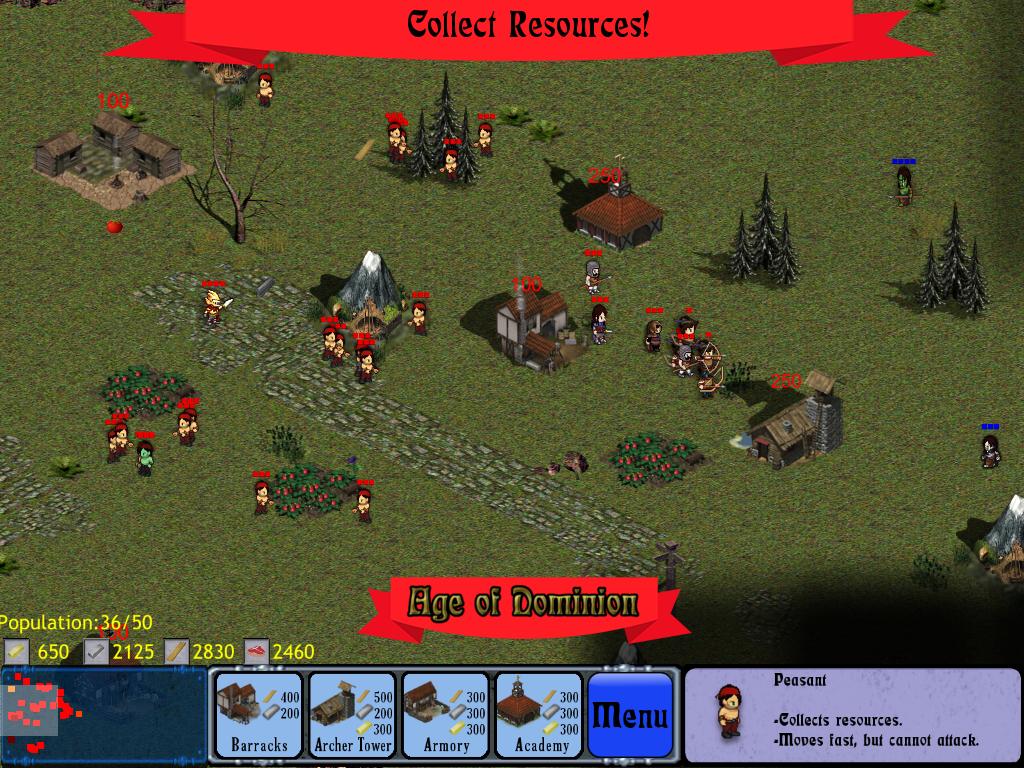Select the Archer Tower build option
Image resolution: width=1024 pixels, height=768 pixels.
tap(352, 715)
